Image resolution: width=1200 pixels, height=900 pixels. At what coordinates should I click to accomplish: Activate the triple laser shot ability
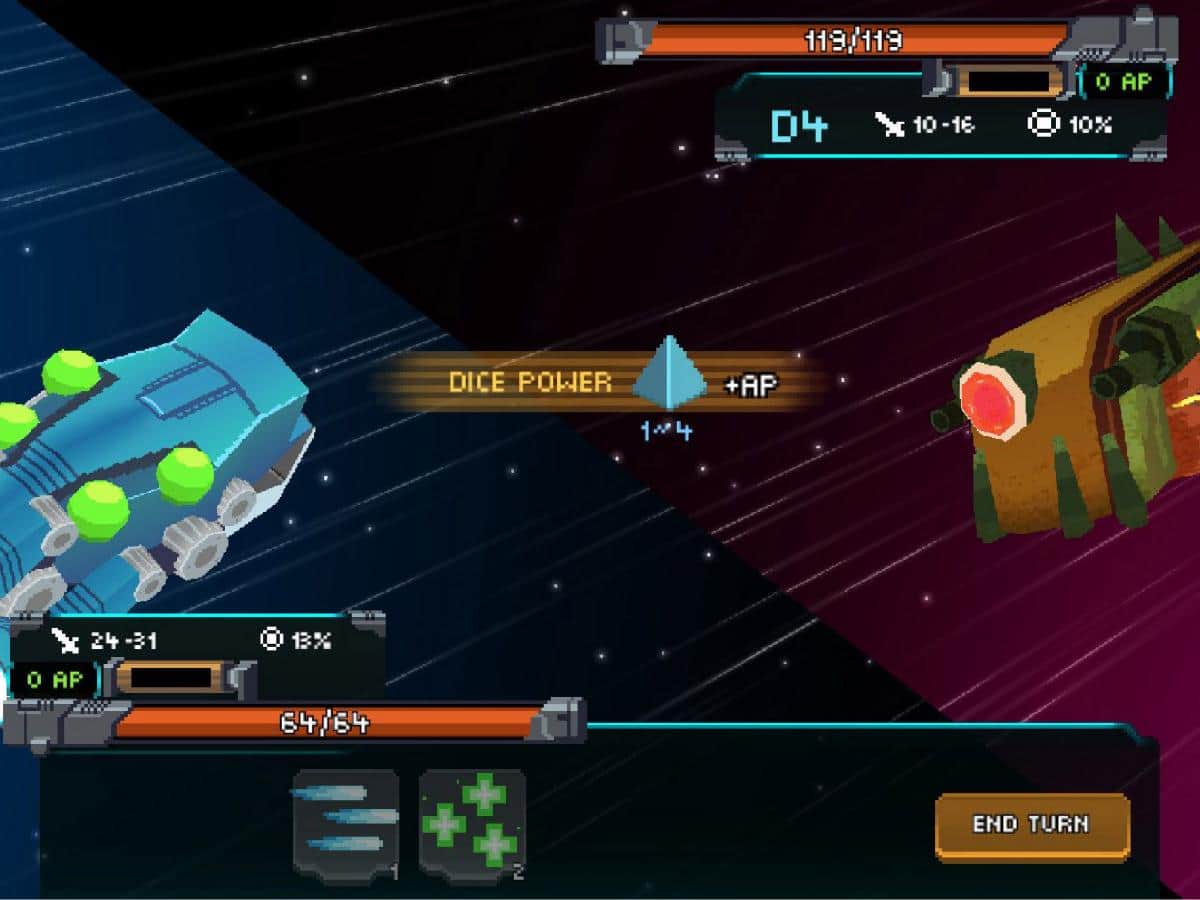pos(346,823)
